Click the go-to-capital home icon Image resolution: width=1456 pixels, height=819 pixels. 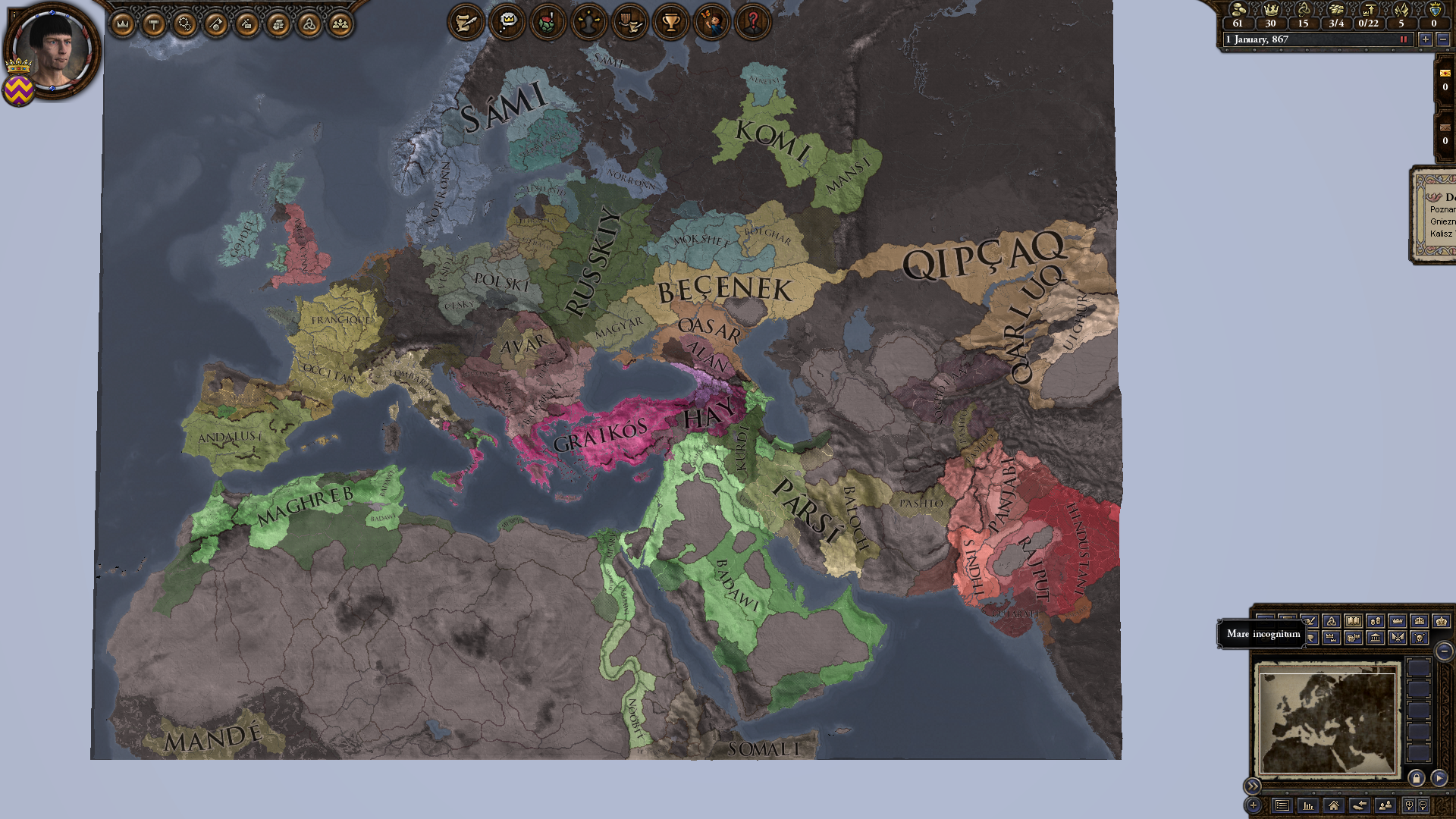[1335, 807]
